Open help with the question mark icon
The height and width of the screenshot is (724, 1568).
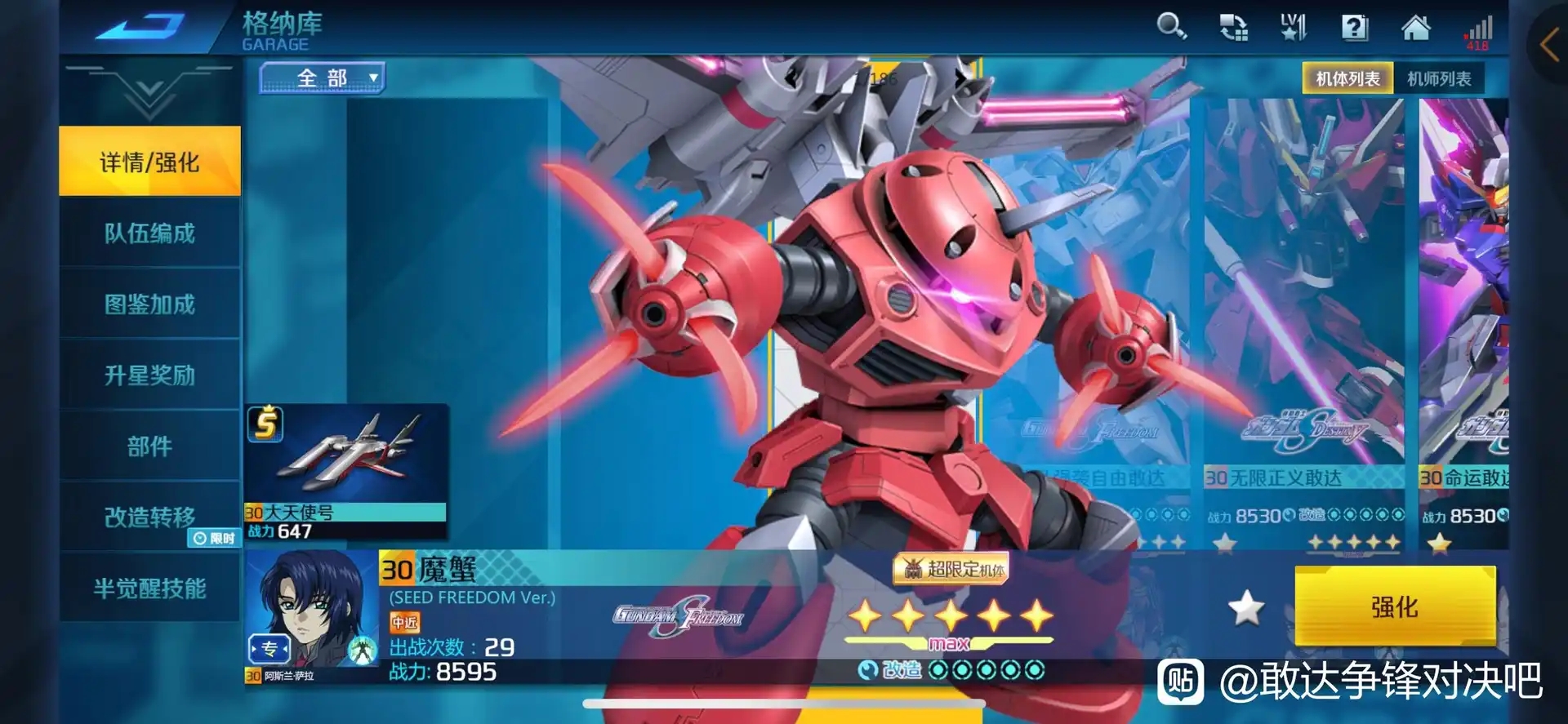pyautogui.click(x=1354, y=29)
